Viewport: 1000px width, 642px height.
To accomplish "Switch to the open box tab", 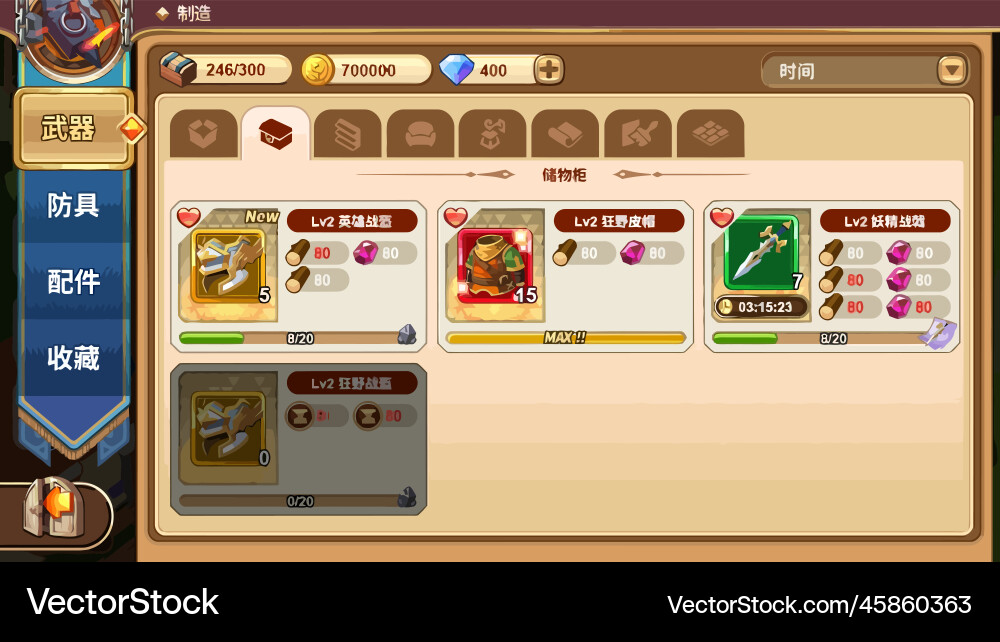I will (203, 134).
